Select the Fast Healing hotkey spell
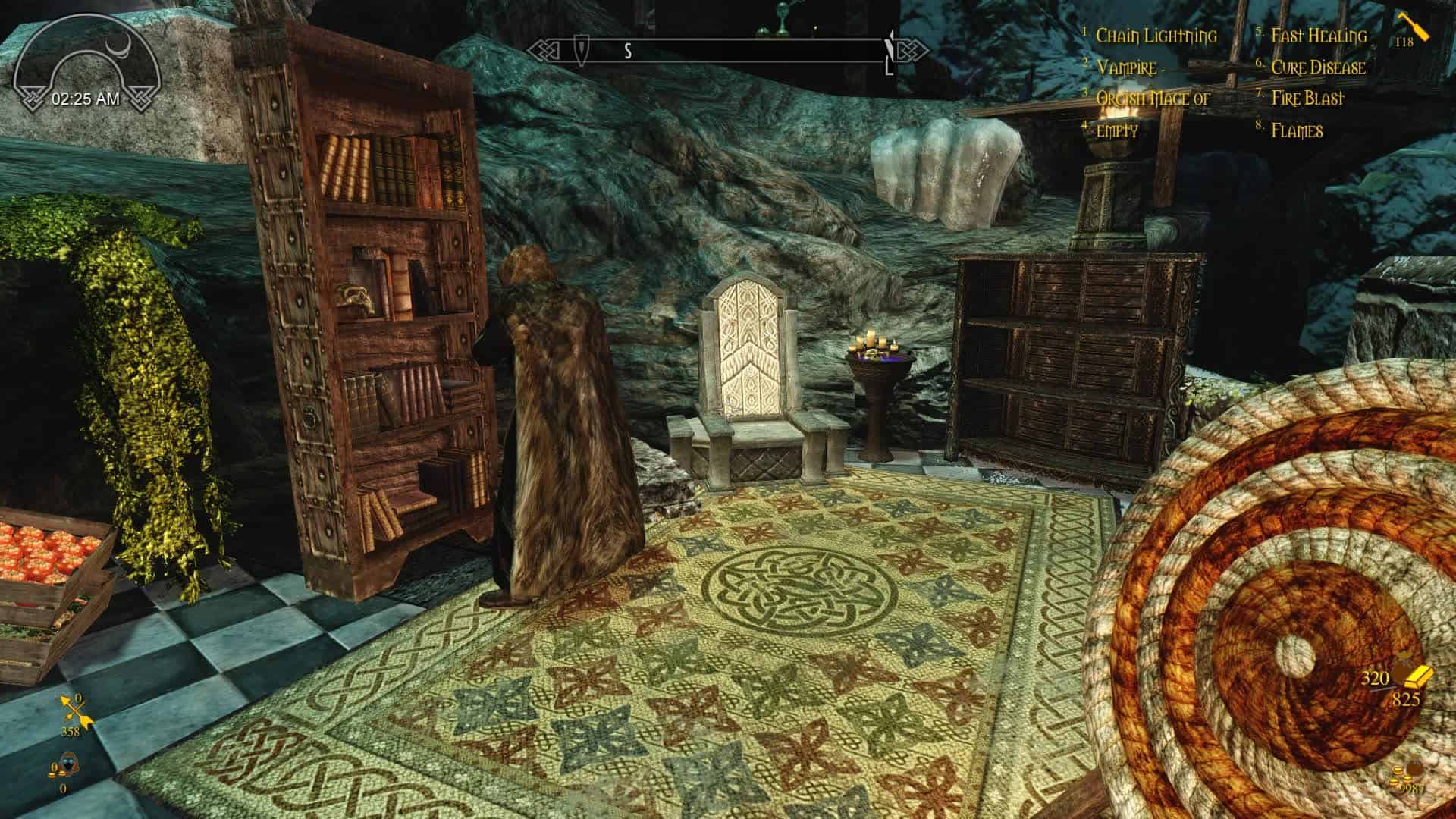This screenshot has height=819, width=1456. tap(1319, 36)
